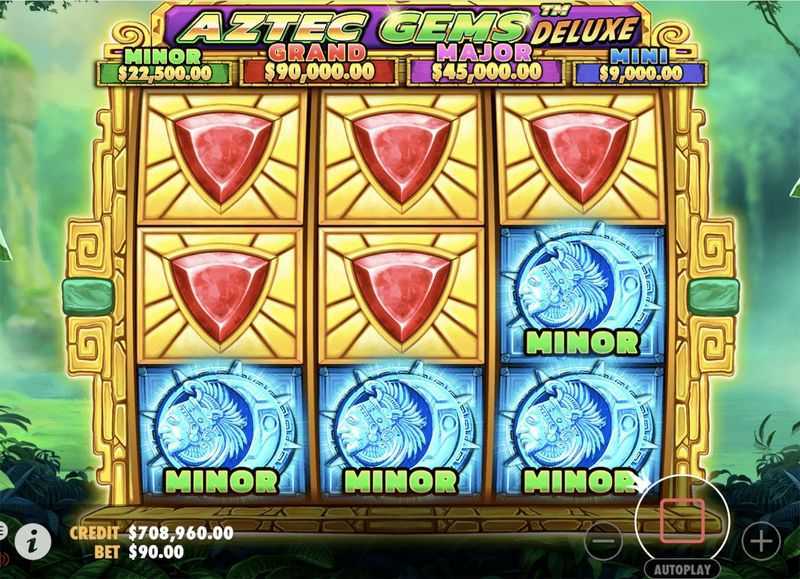Increase the bet with the plus button
The height and width of the screenshot is (579, 800).
point(761,541)
